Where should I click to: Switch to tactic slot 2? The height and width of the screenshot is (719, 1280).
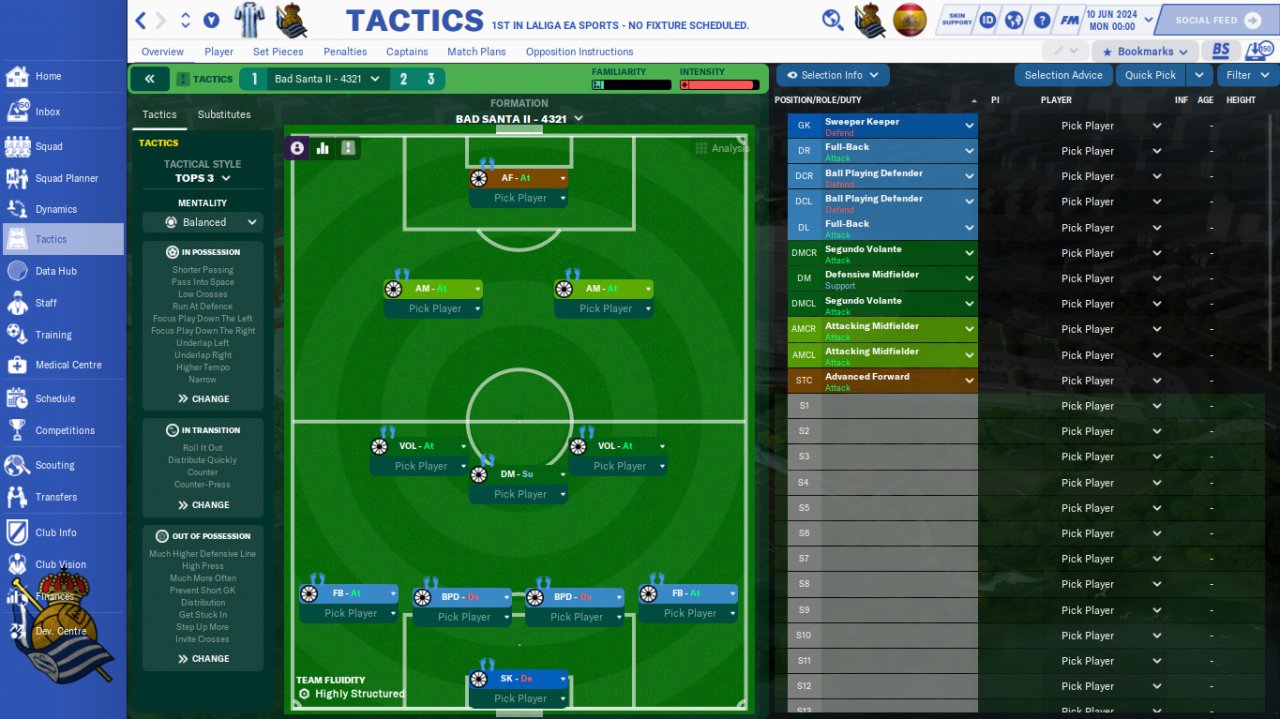(x=404, y=79)
